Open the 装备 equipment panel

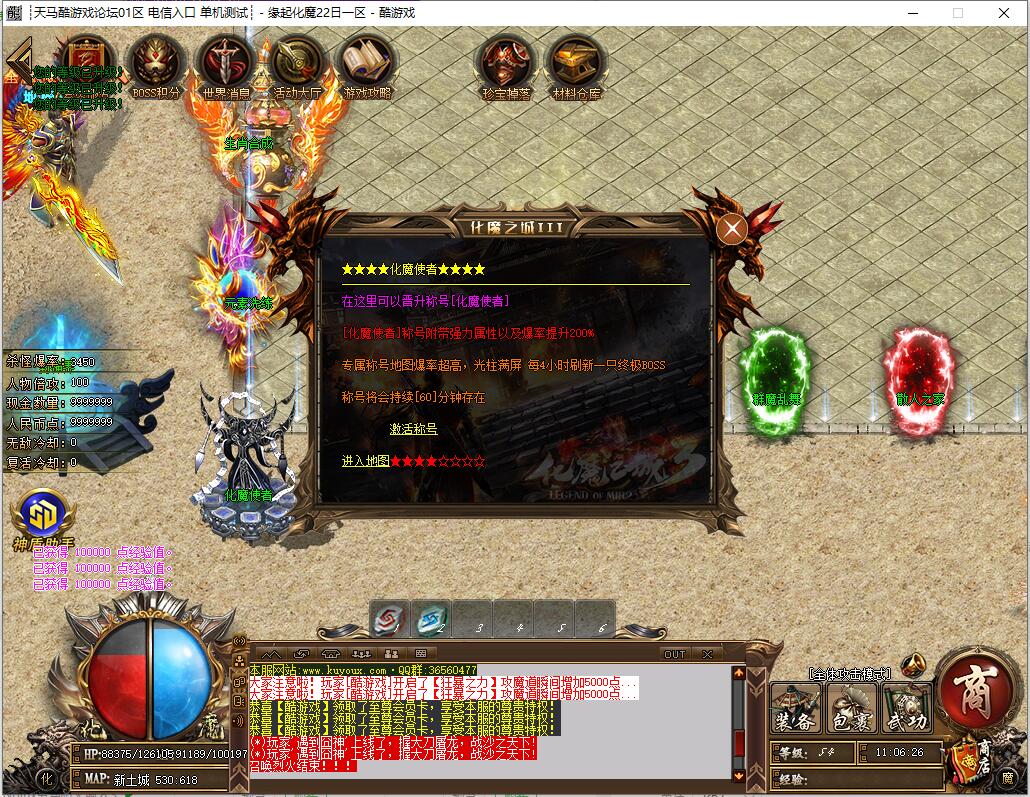[795, 708]
